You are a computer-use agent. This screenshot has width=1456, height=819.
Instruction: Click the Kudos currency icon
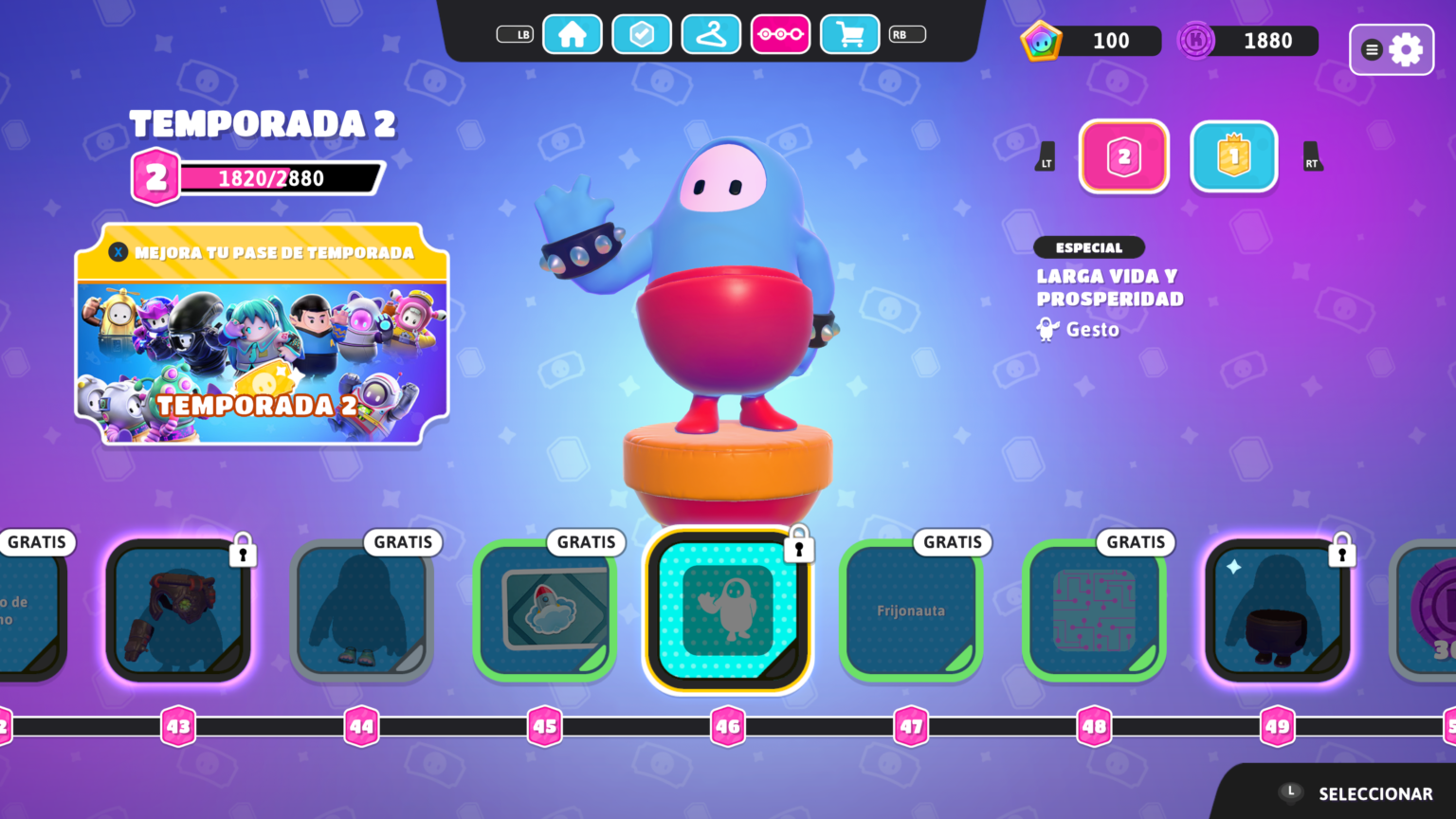tap(1195, 40)
